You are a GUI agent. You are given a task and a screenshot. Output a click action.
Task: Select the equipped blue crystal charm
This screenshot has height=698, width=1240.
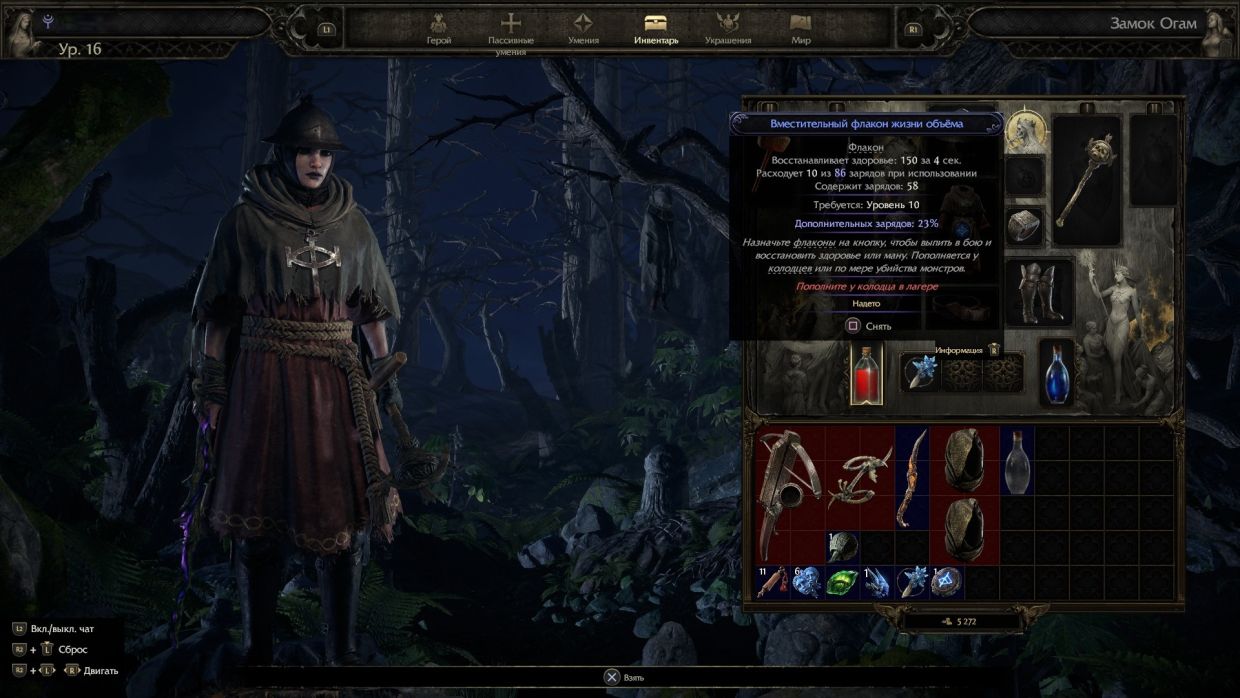click(919, 374)
